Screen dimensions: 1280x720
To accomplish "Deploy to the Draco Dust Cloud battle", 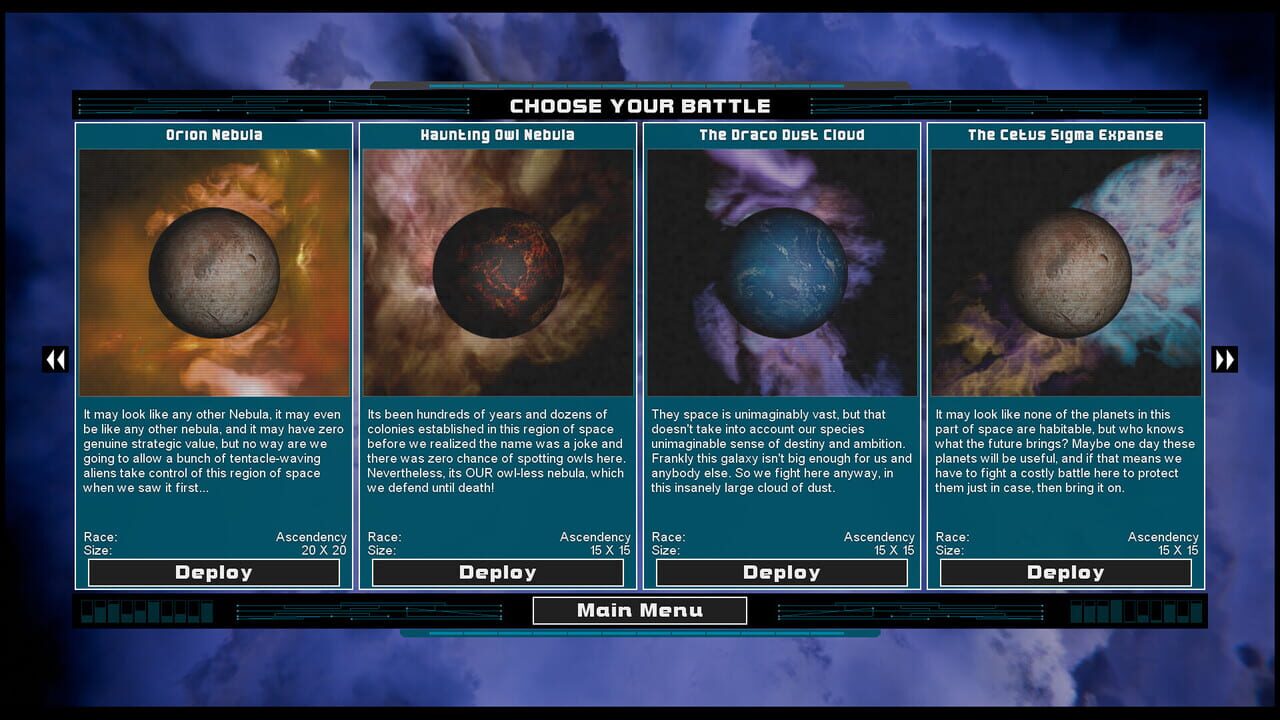I will 781,572.
